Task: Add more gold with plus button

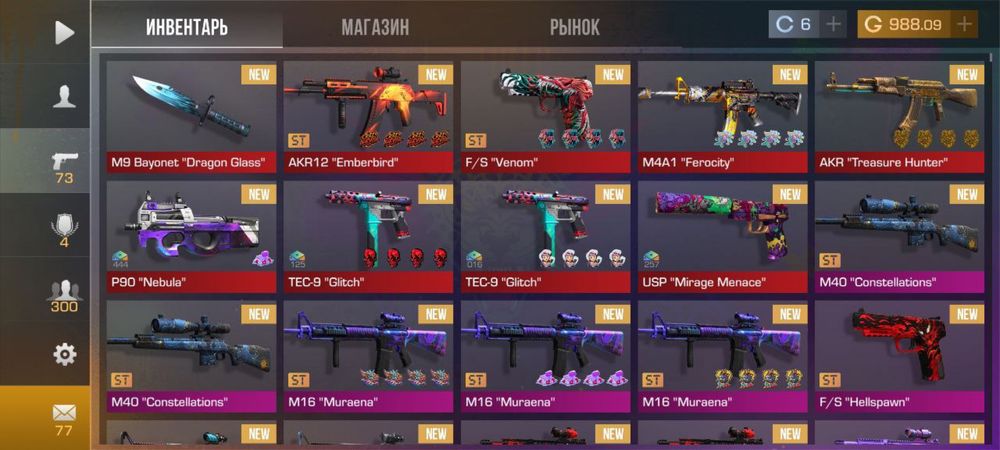Action: point(964,24)
